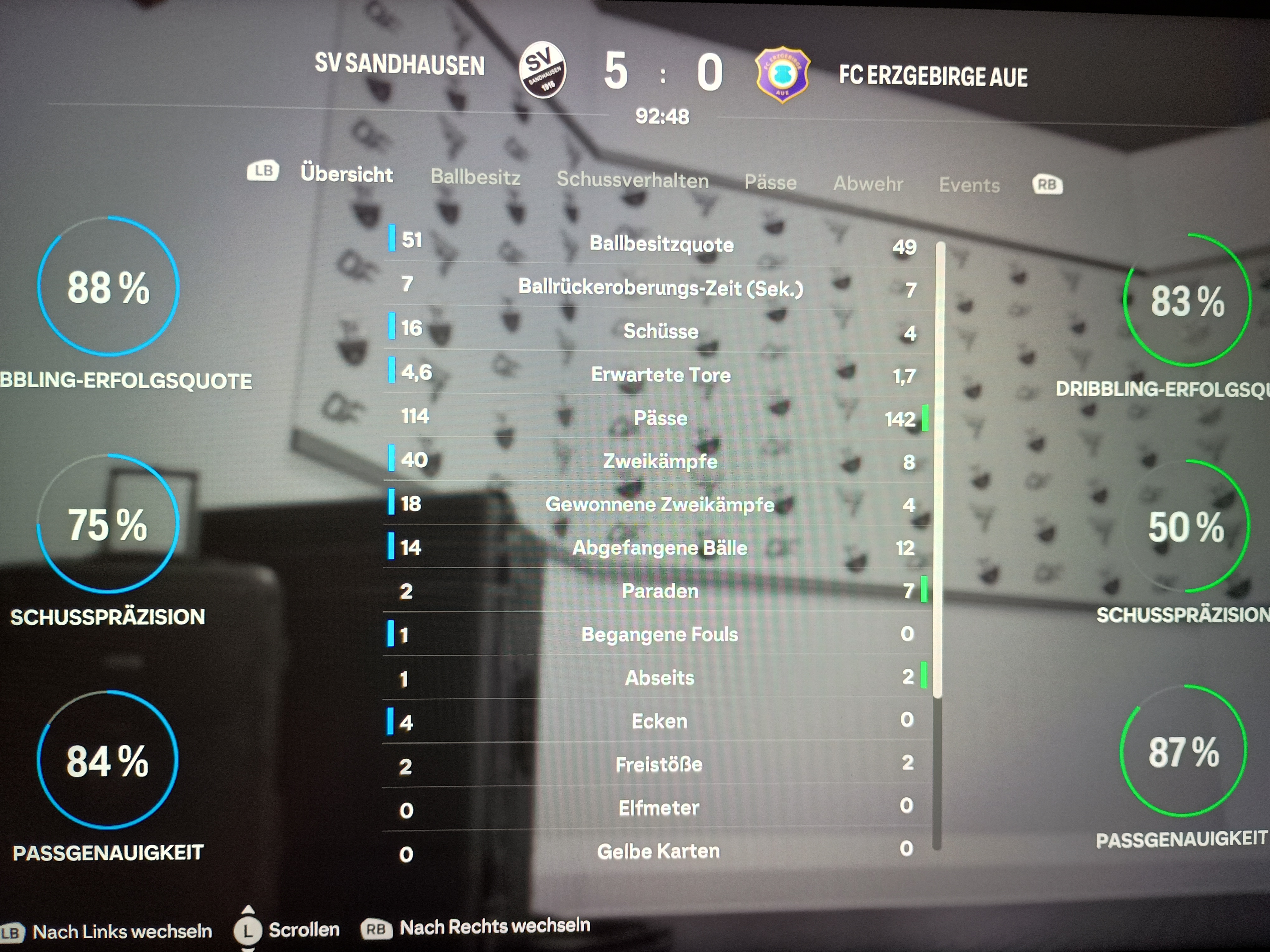Image resolution: width=1270 pixels, height=952 pixels.
Task: Show the Pässe statistics tab
Action: click(770, 183)
